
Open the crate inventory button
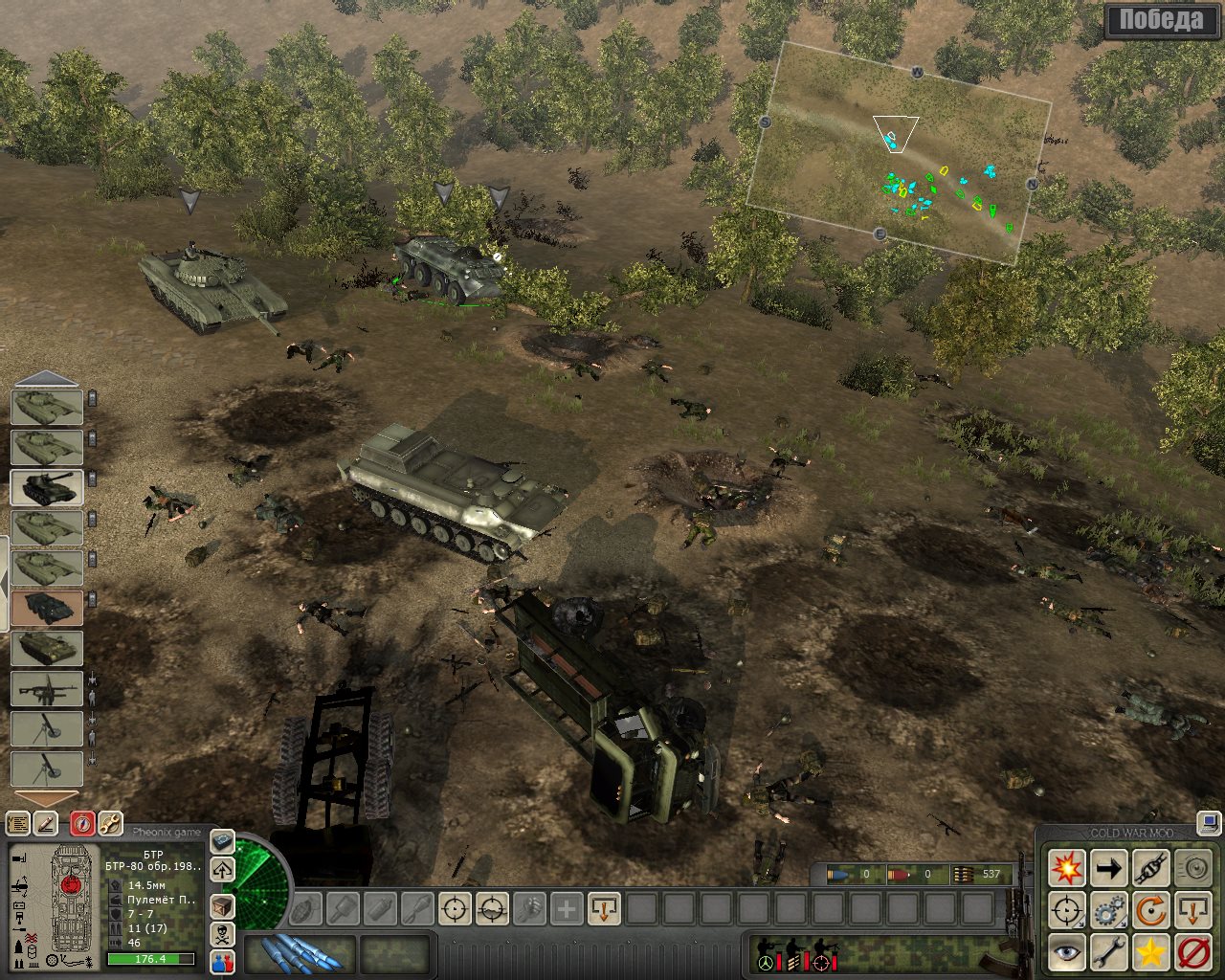(222, 906)
